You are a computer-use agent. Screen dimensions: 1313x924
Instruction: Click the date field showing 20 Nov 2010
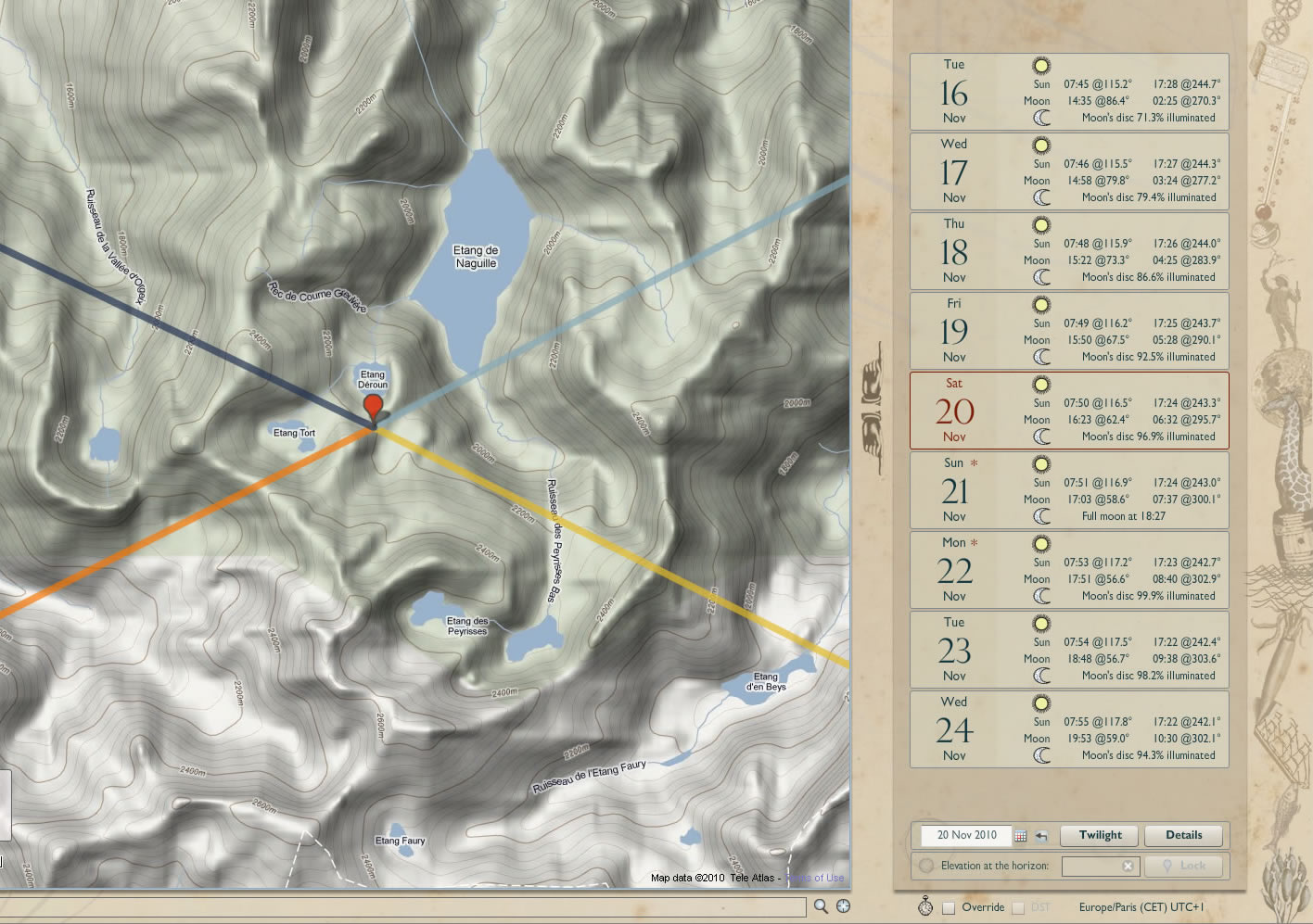tap(965, 835)
